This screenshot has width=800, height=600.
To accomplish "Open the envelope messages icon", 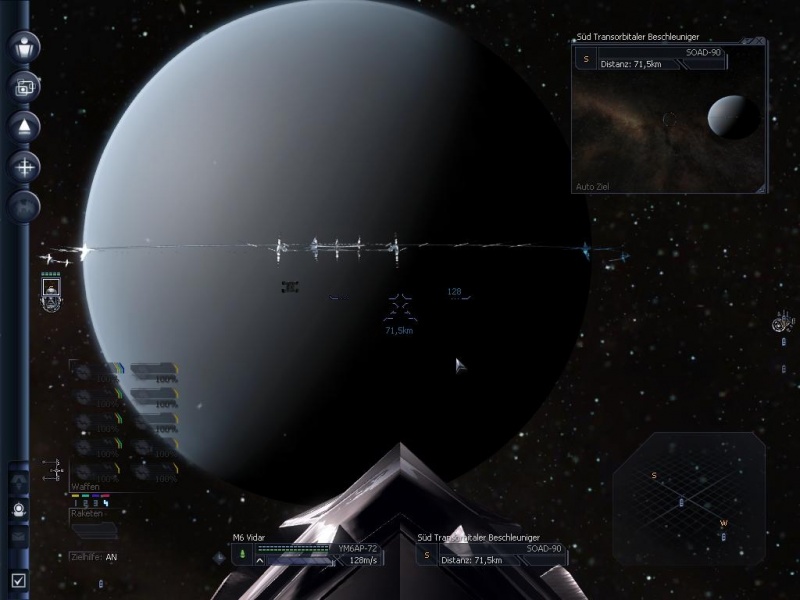I will (19, 535).
